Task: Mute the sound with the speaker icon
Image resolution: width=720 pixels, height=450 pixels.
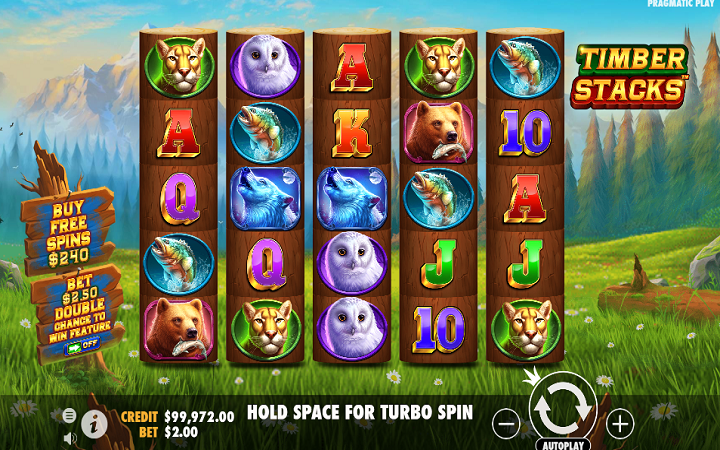Action: point(69,437)
